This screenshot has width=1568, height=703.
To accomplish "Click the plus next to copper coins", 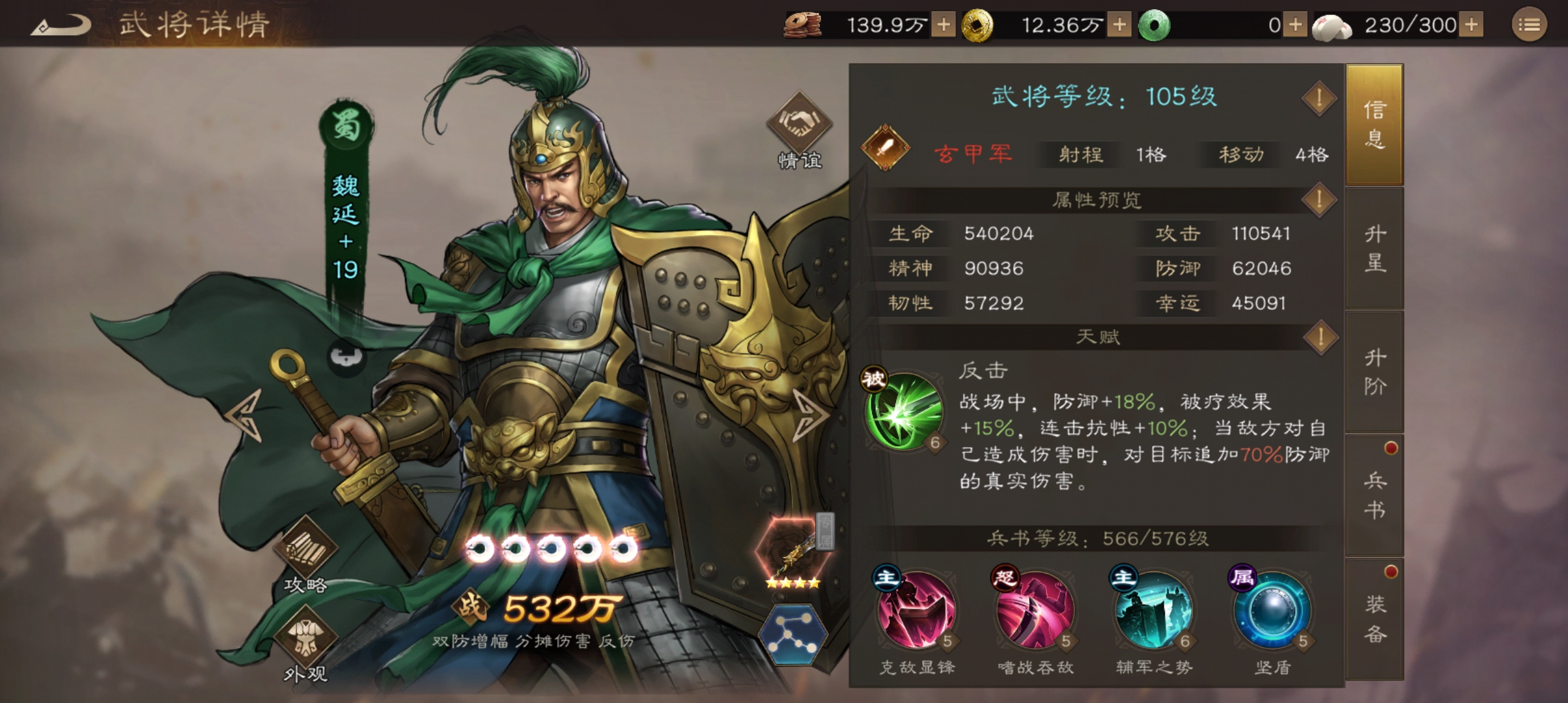I will coord(942,25).
